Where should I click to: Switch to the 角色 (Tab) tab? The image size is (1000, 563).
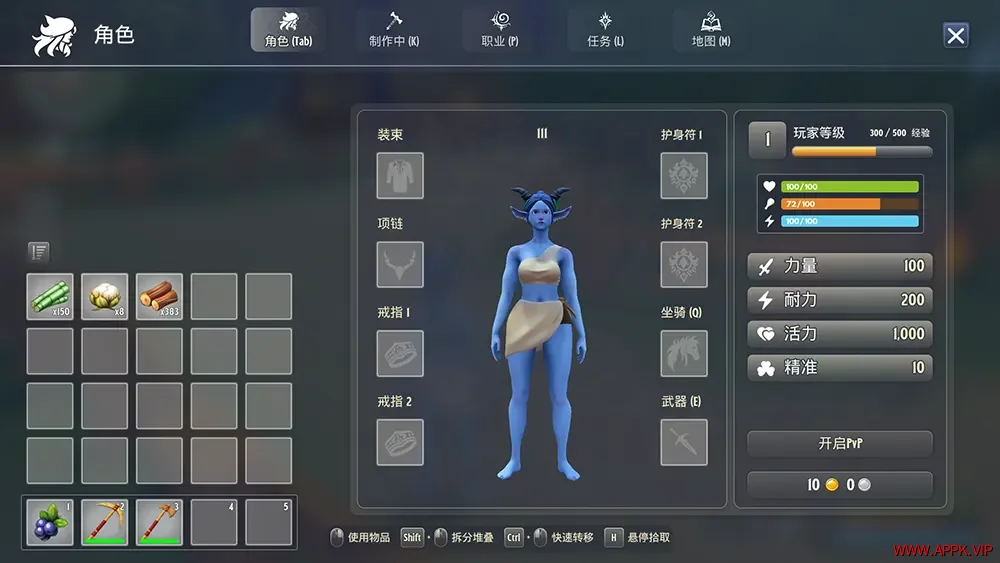click(287, 30)
